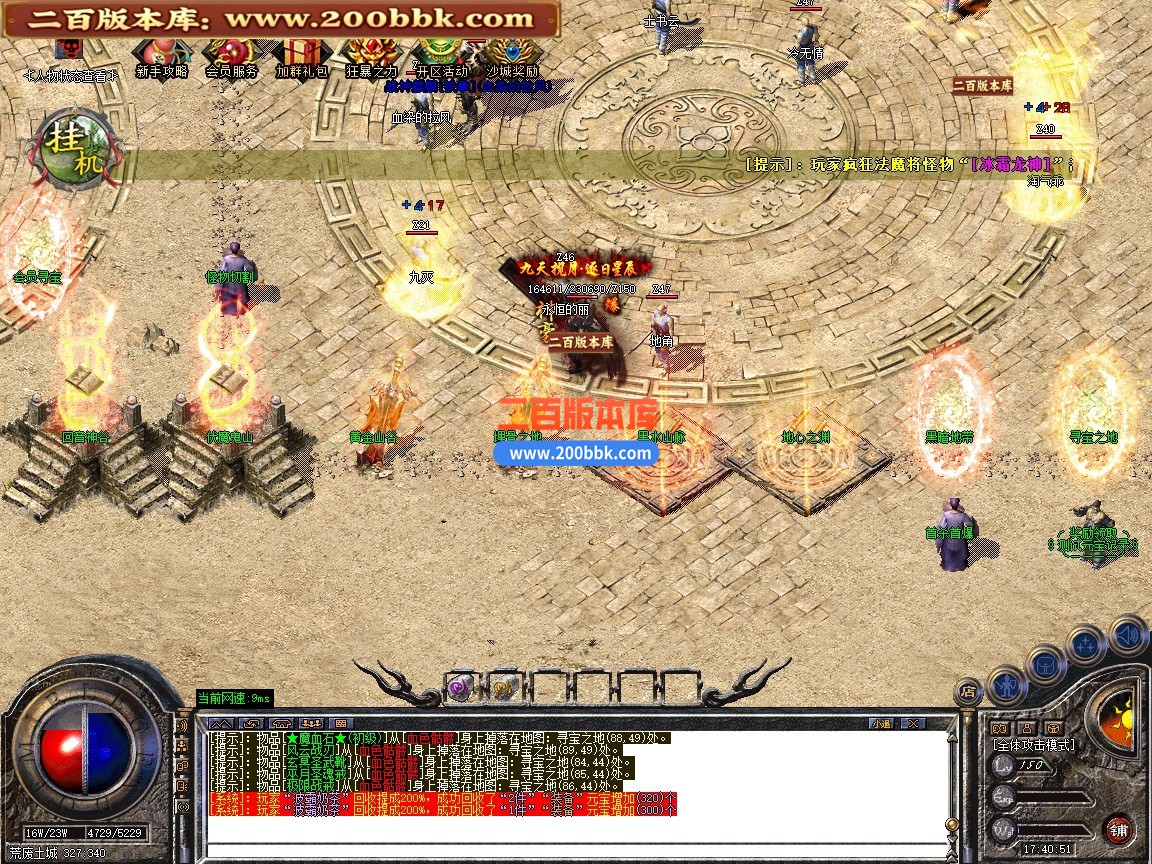Viewport: 1152px width, 864px height.
Task: Toggle the sound speaker button
Action: click(1128, 634)
